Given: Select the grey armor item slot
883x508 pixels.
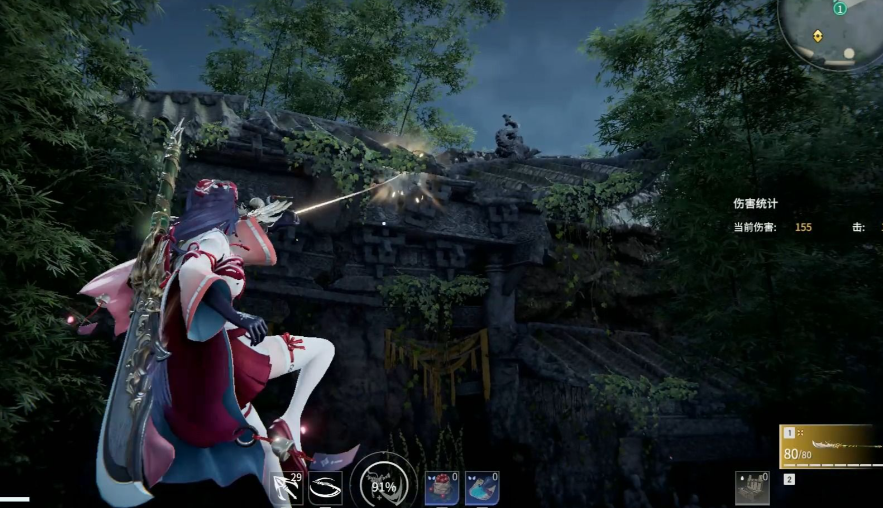Looking at the screenshot, I should (x=752, y=487).
